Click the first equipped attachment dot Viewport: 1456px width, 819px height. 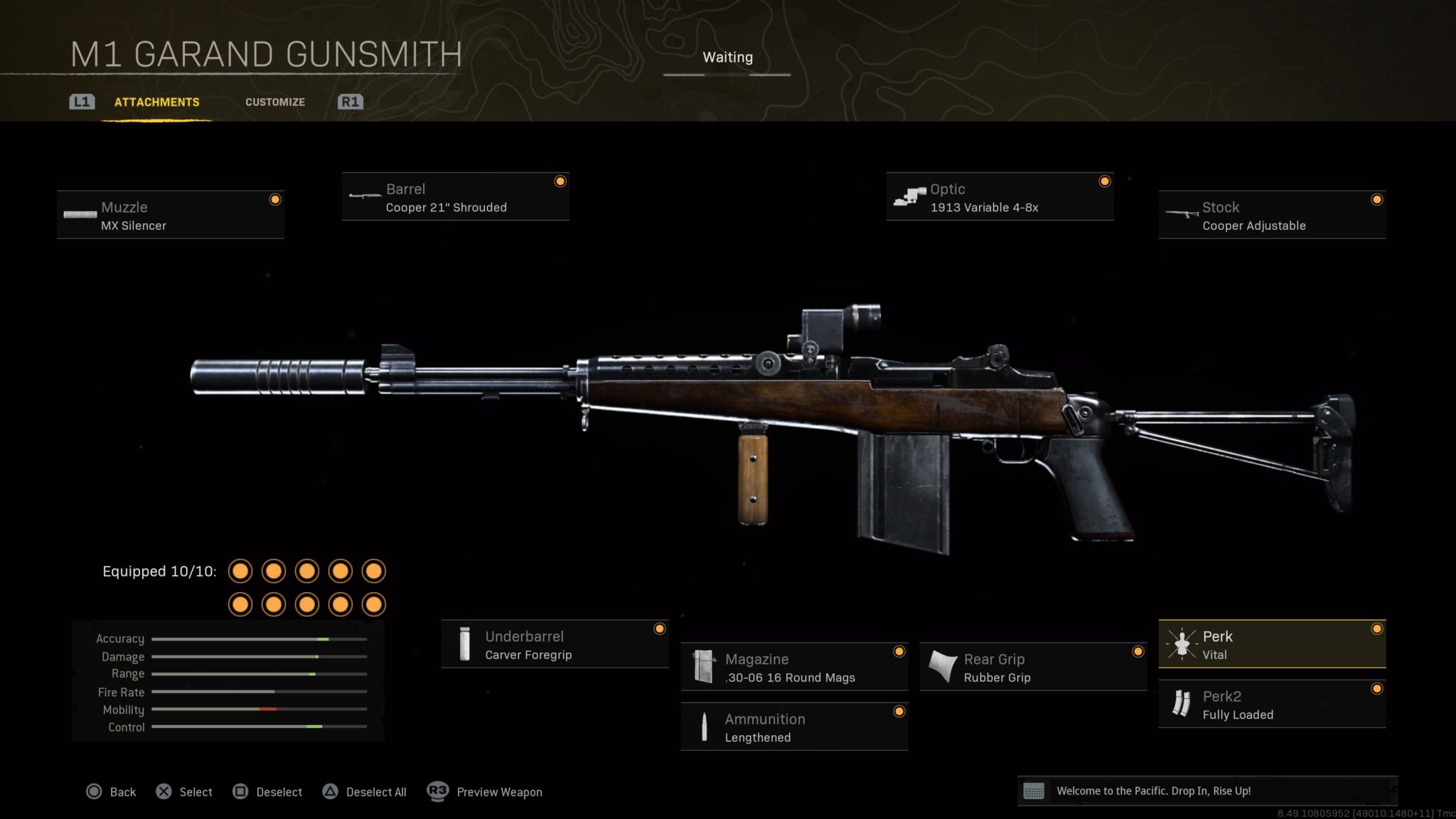241,571
